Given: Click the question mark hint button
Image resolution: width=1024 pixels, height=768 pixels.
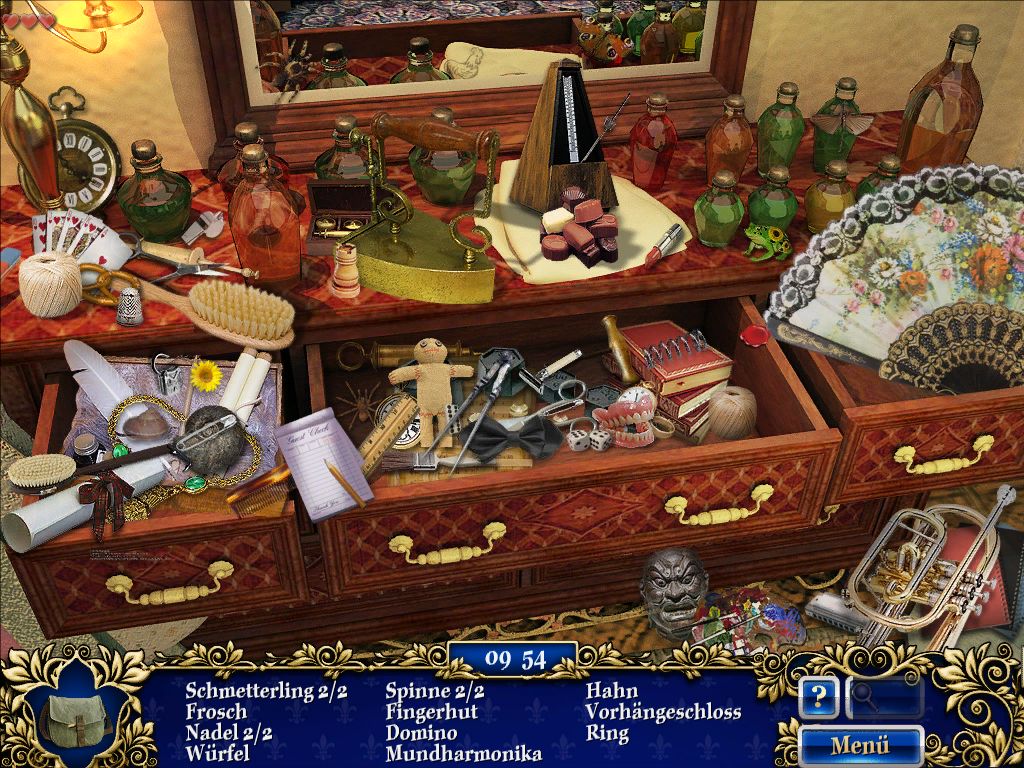Looking at the screenshot, I should pyautogui.click(x=818, y=697).
